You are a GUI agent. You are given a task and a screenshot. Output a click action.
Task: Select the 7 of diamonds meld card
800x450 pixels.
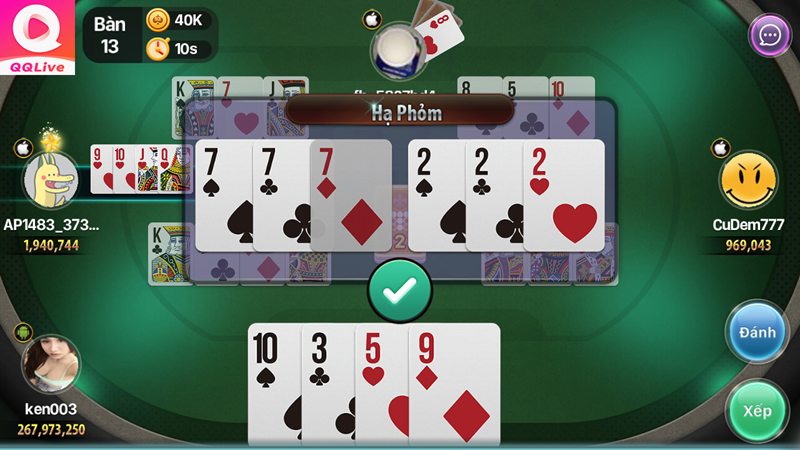click(352, 195)
